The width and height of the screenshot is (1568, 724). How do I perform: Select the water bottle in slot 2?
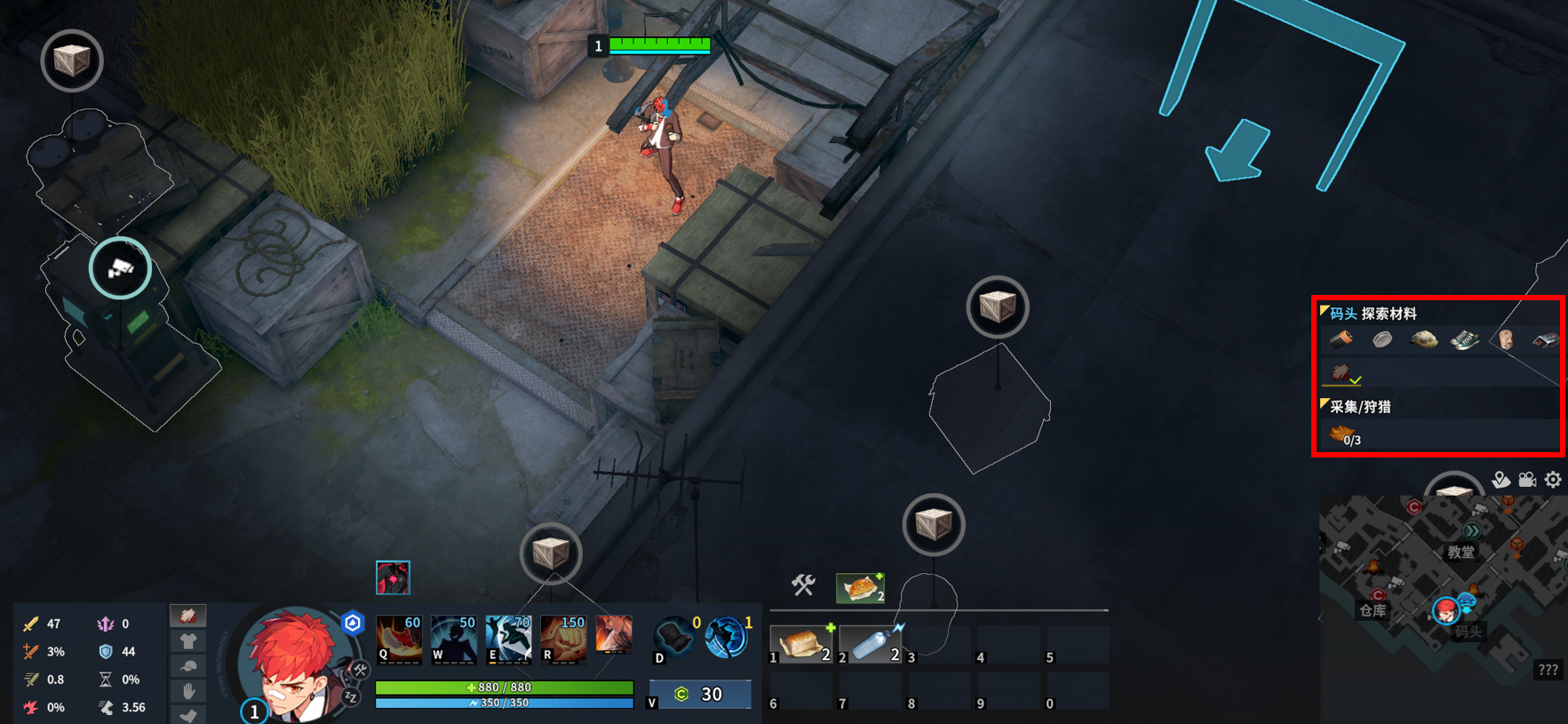click(x=871, y=644)
